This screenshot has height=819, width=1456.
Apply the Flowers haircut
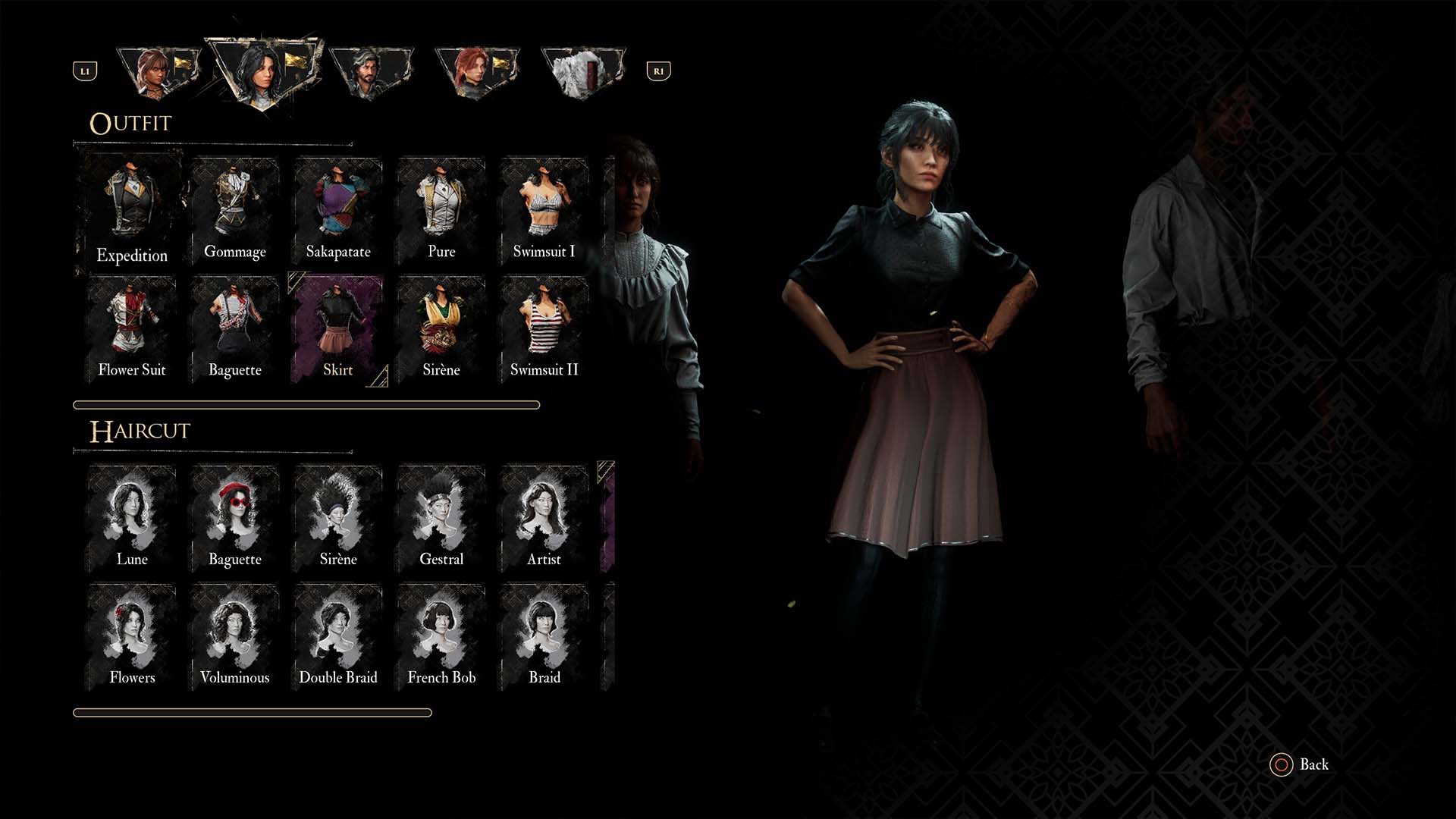(131, 637)
